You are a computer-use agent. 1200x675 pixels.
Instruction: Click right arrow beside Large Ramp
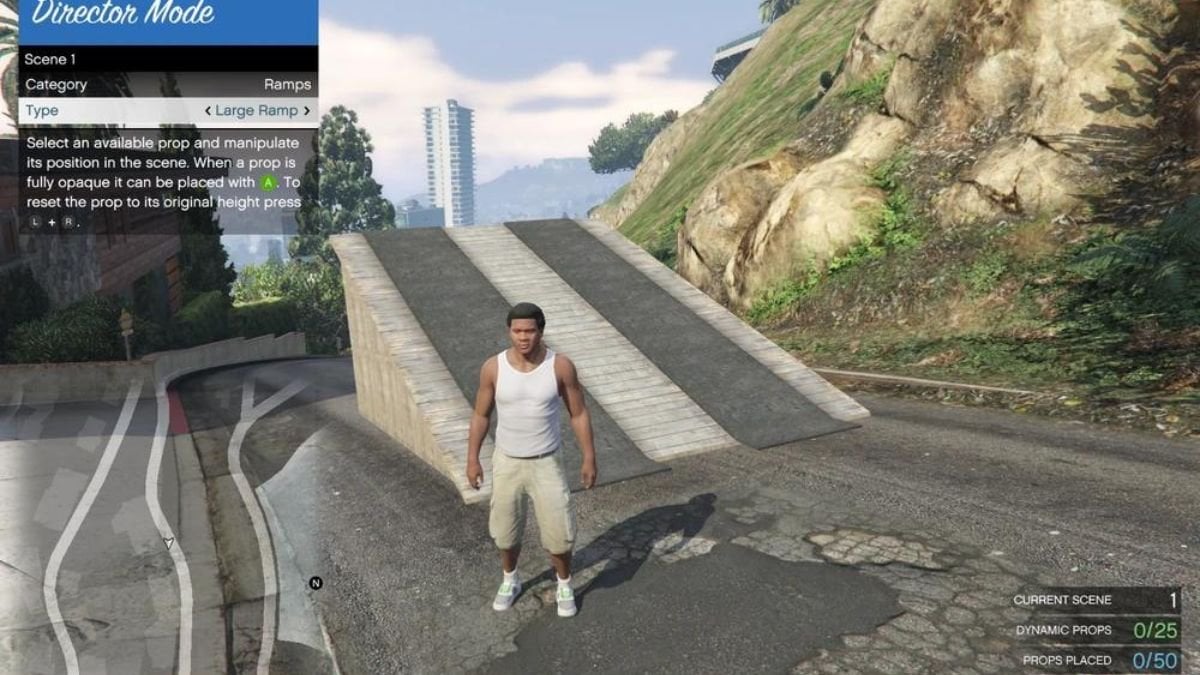(x=307, y=111)
